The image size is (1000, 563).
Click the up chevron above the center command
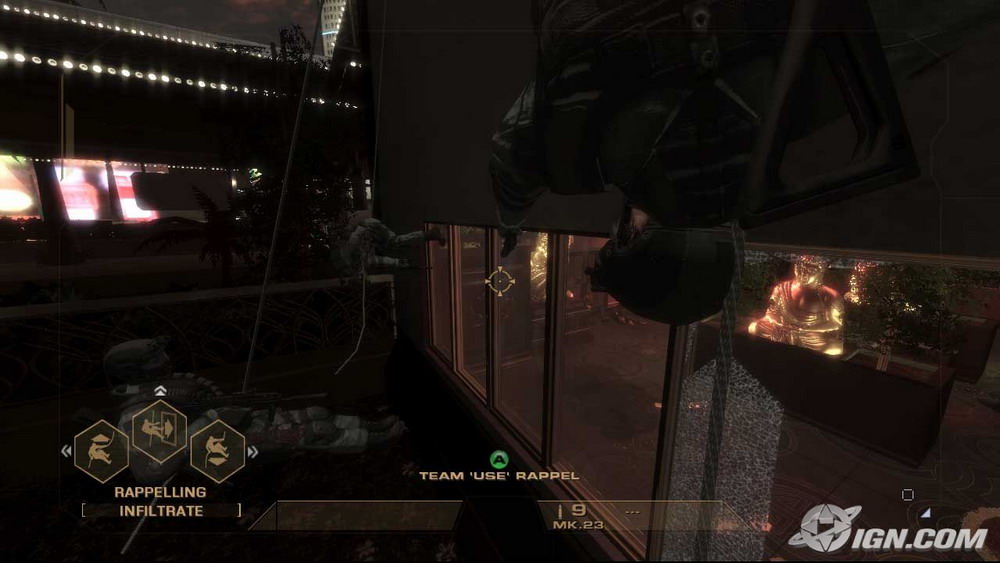(160, 391)
